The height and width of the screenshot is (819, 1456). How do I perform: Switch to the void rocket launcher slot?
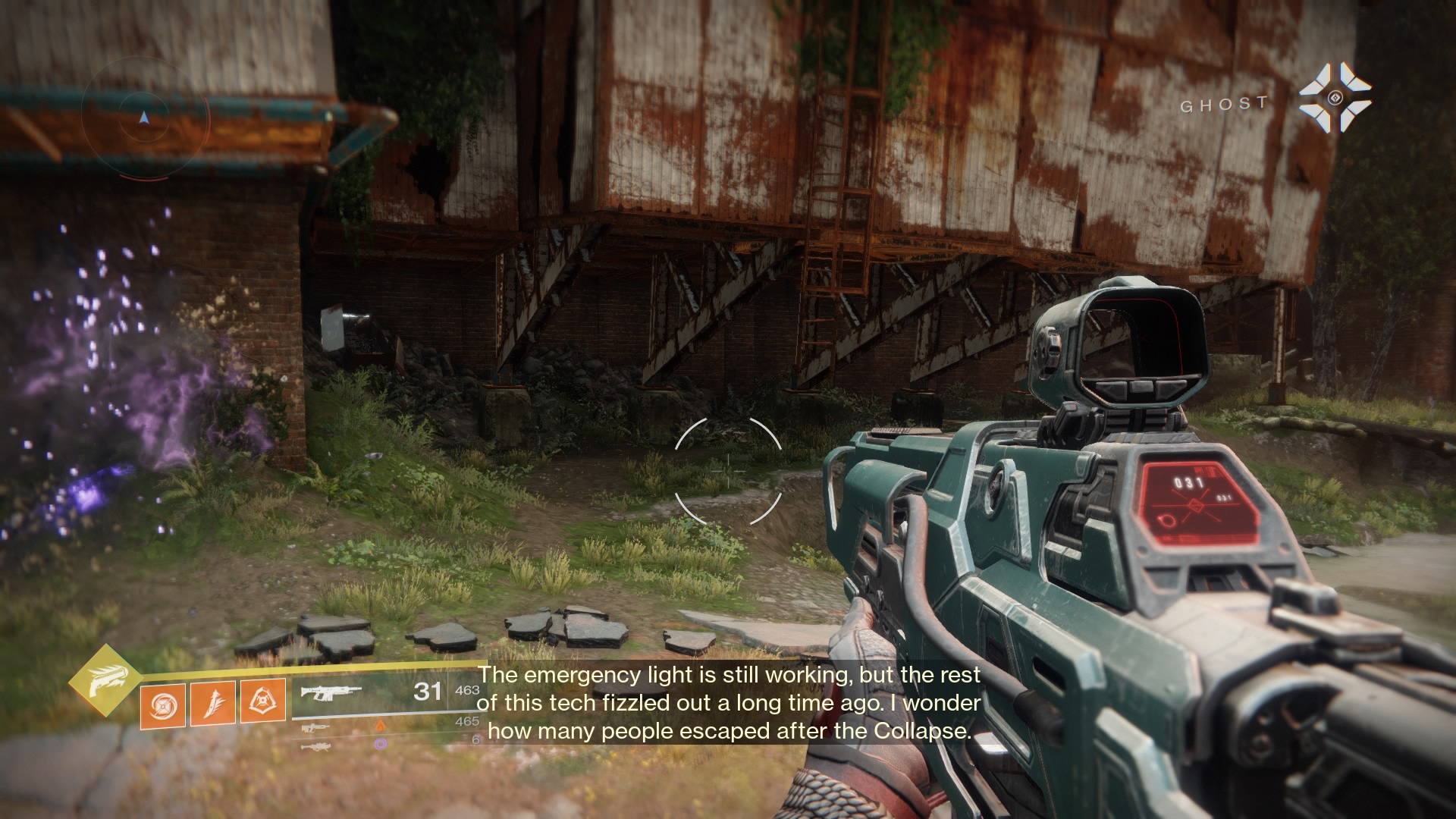[317, 746]
